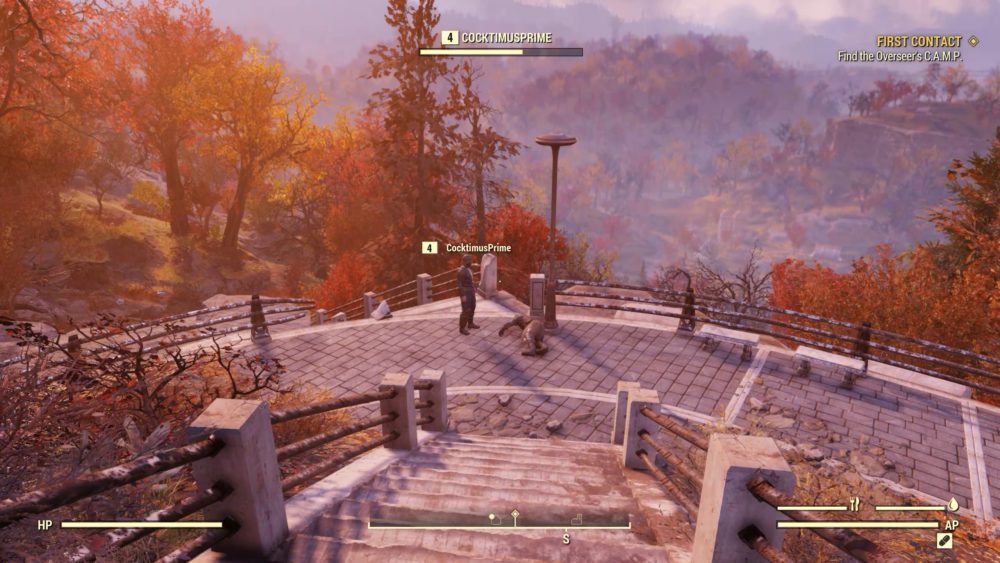Select the water drop thirst icon
The height and width of the screenshot is (563, 1000).
[x=953, y=506]
